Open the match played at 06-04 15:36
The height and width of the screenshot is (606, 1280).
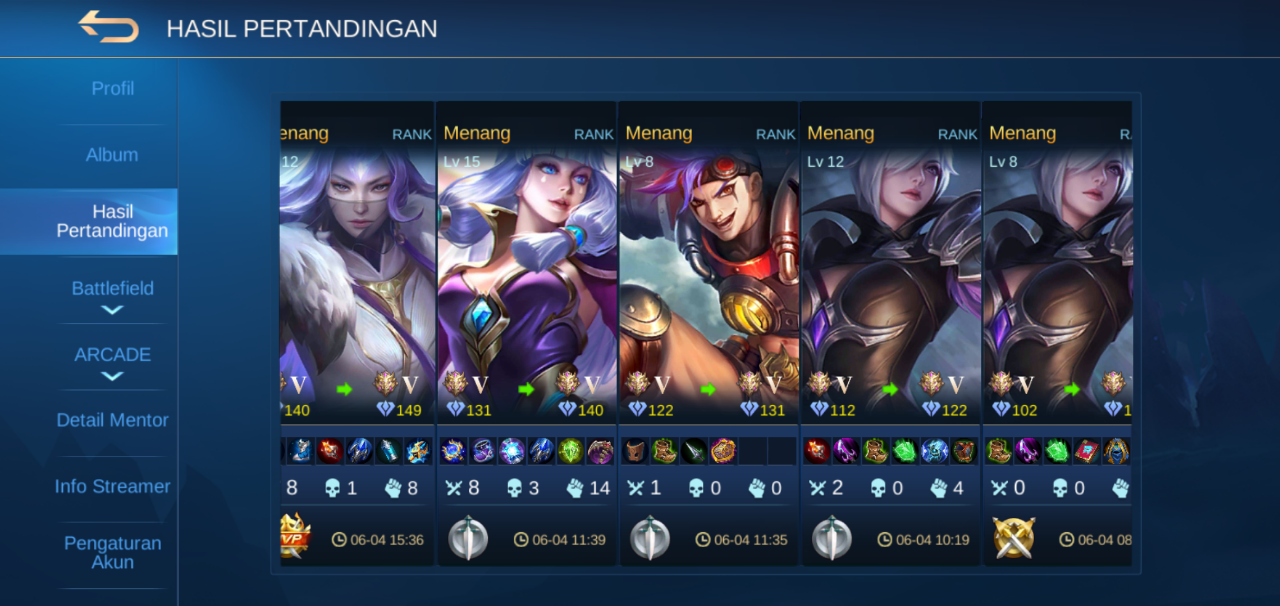pos(357,300)
